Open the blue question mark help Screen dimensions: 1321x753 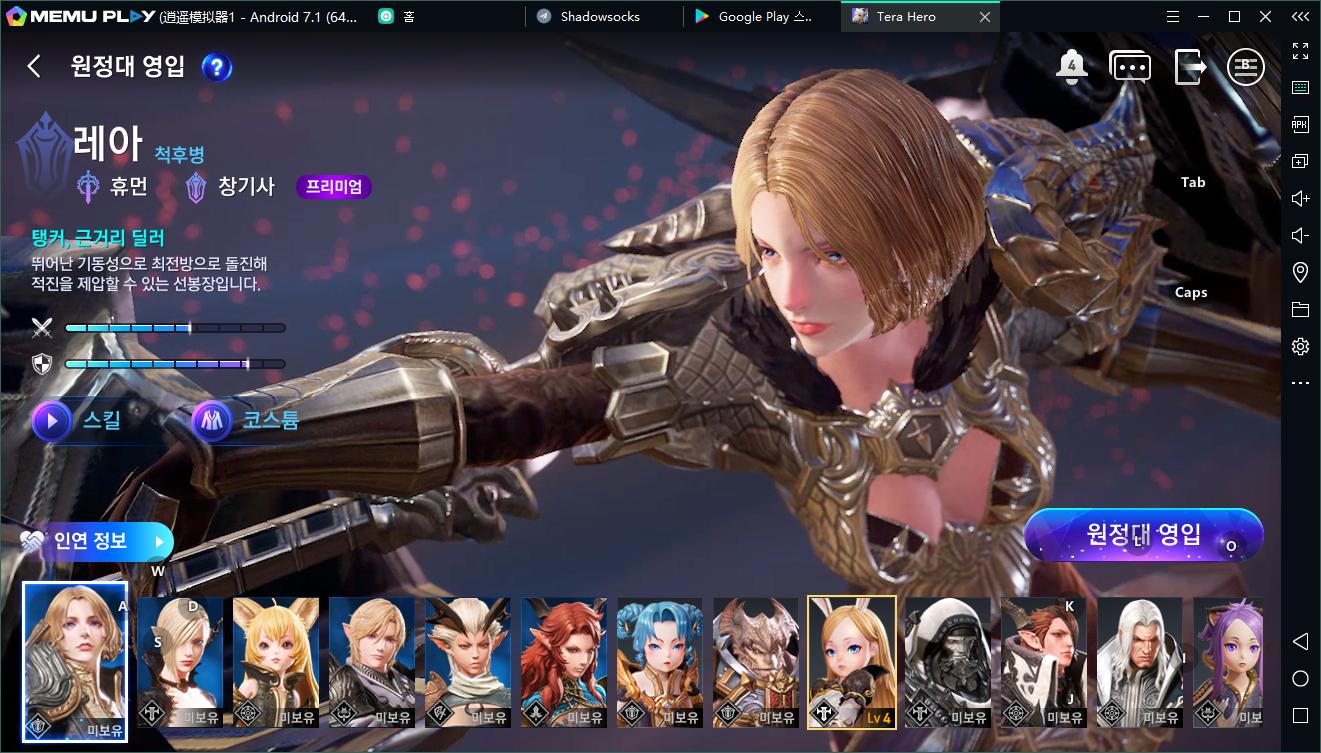217,67
